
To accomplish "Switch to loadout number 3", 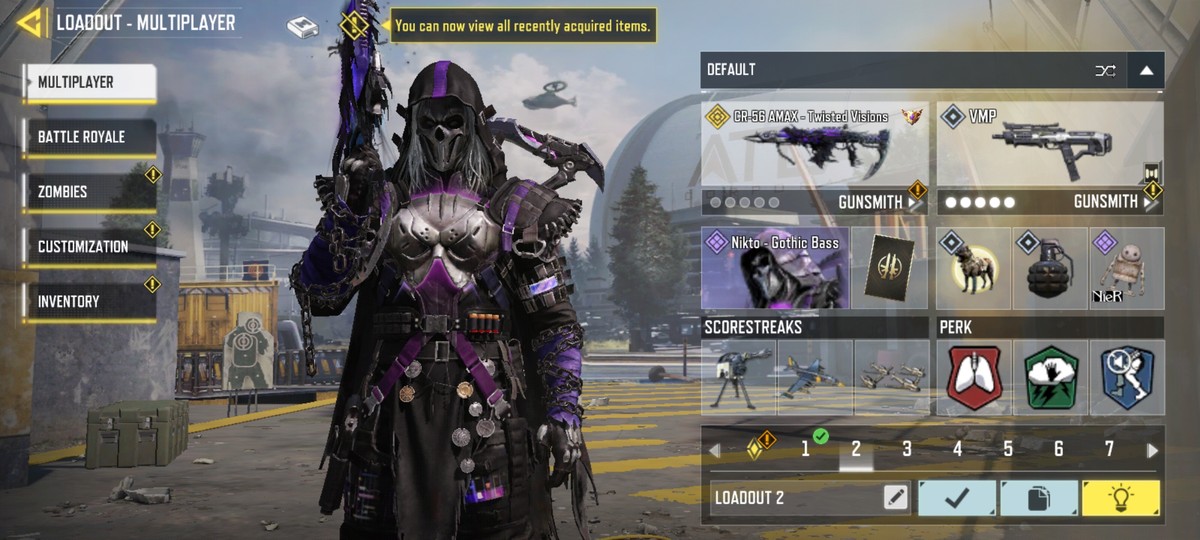I will click(907, 450).
